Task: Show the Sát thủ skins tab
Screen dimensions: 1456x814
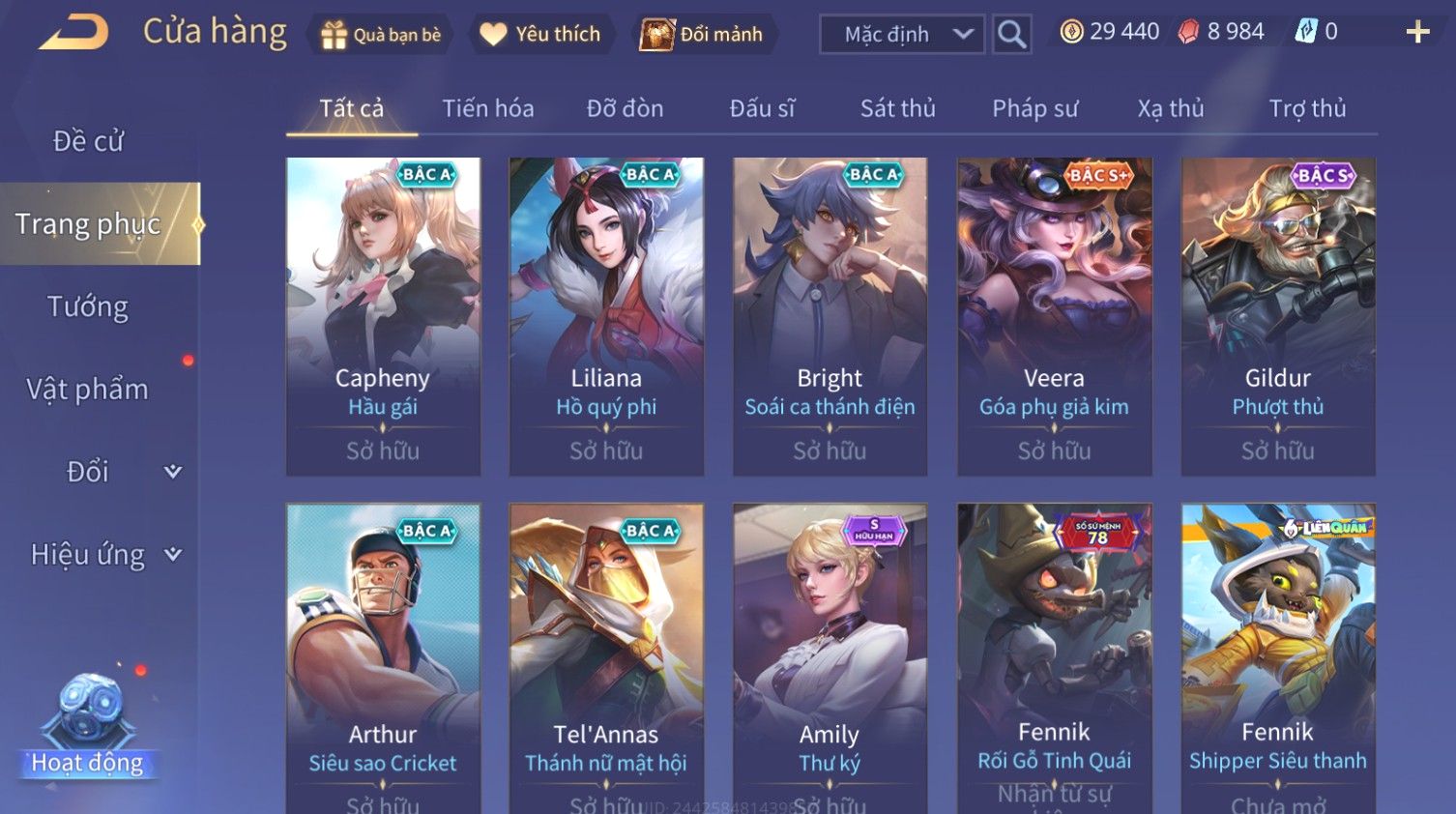Action: click(x=897, y=108)
